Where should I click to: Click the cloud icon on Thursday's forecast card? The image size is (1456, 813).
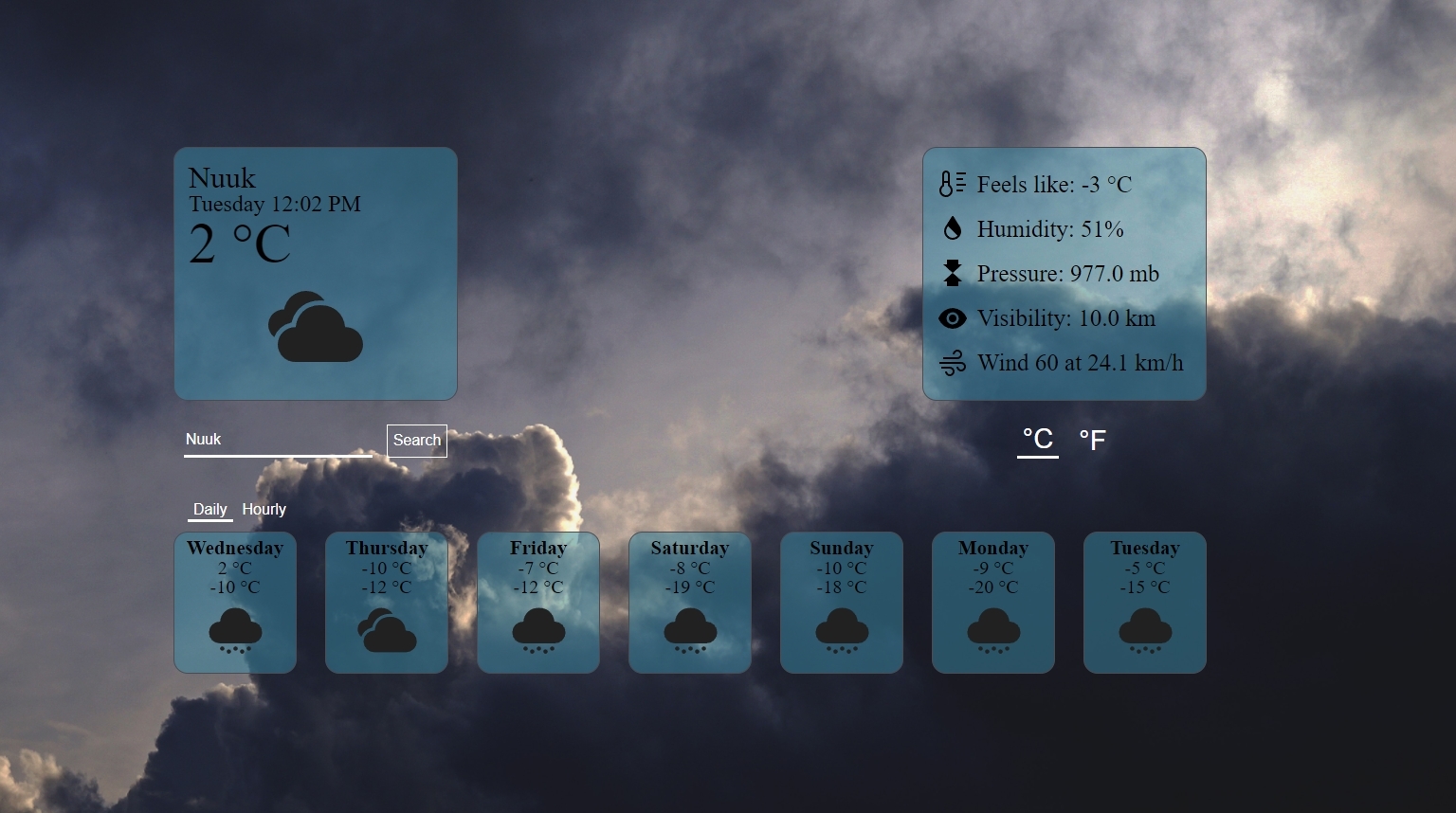[386, 632]
